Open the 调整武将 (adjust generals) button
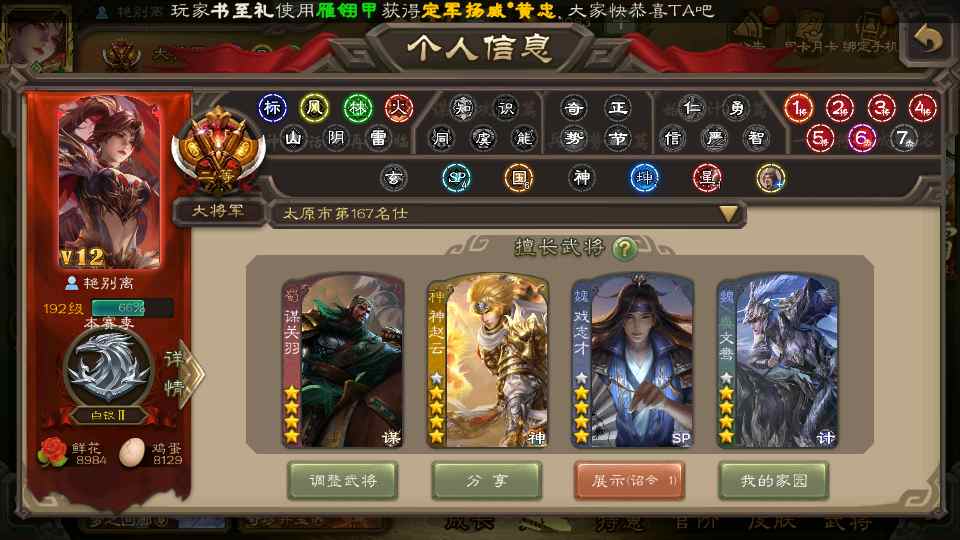 (342, 481)
